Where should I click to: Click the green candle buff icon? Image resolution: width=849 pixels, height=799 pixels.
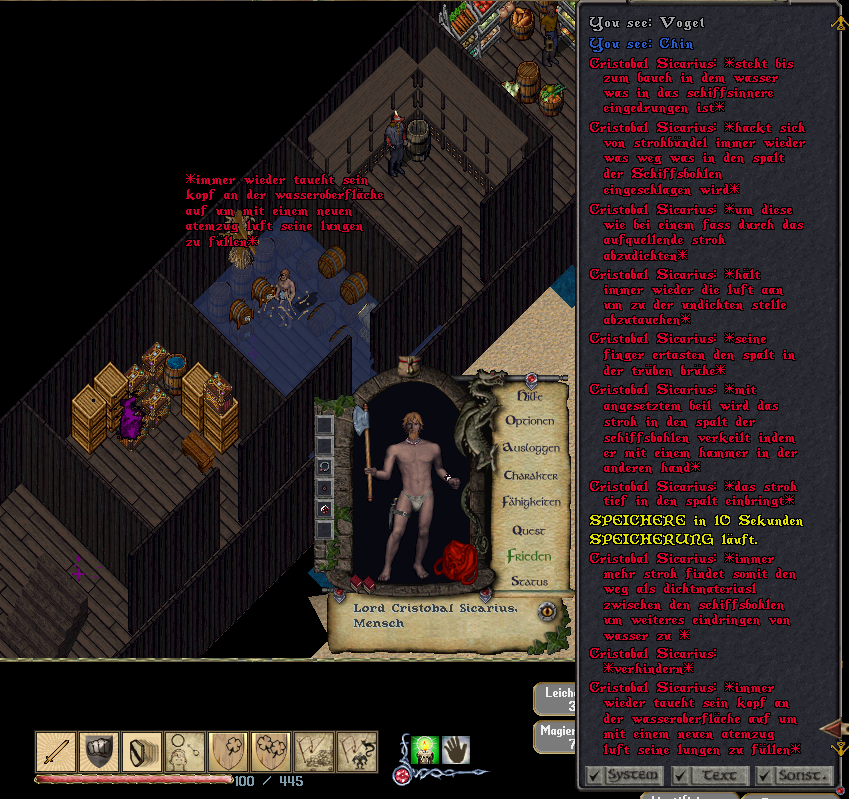click(425, 750)
